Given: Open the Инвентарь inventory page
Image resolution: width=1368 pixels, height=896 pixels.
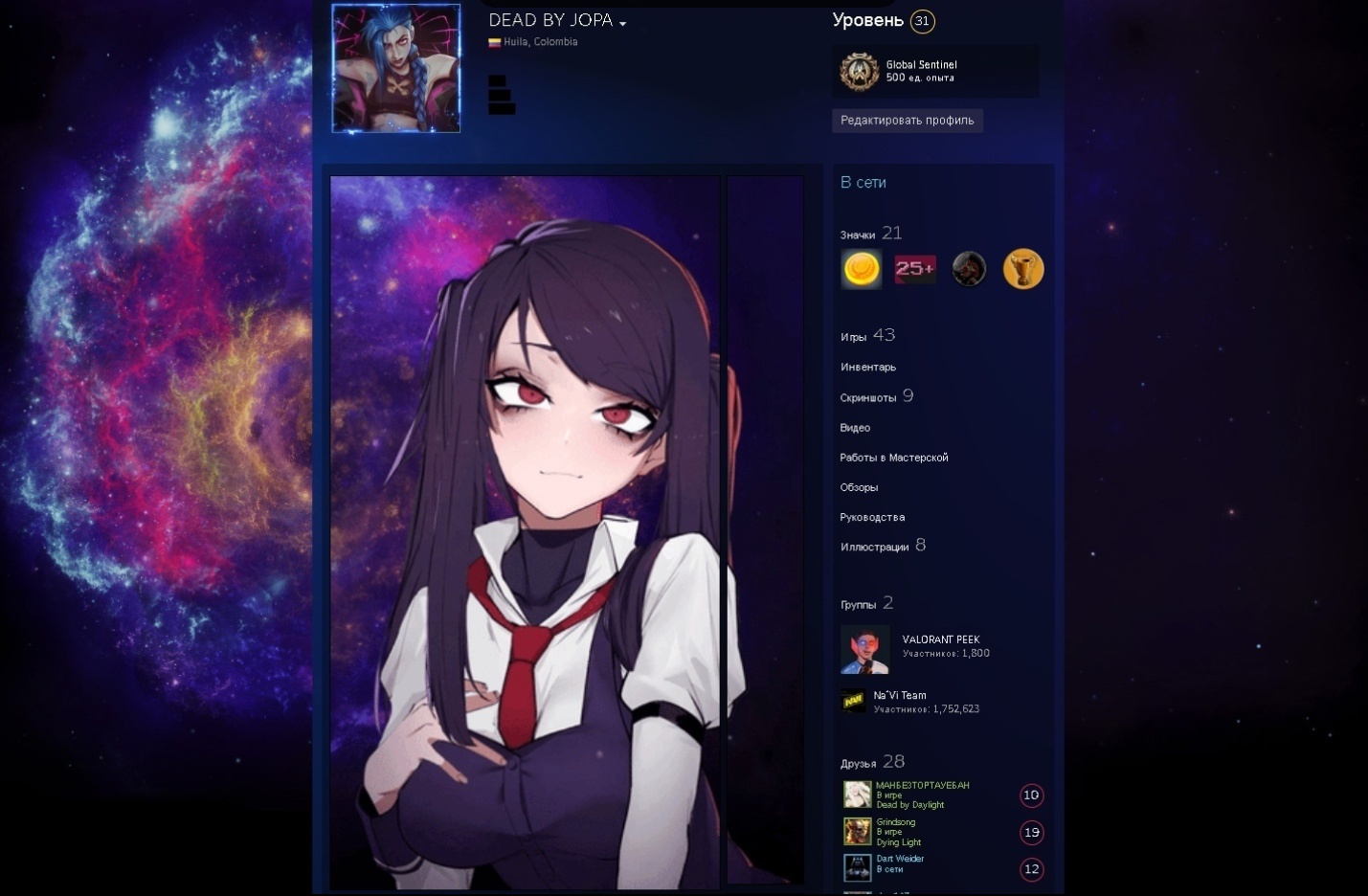Looking at the screenshot, I should [868, 367].
